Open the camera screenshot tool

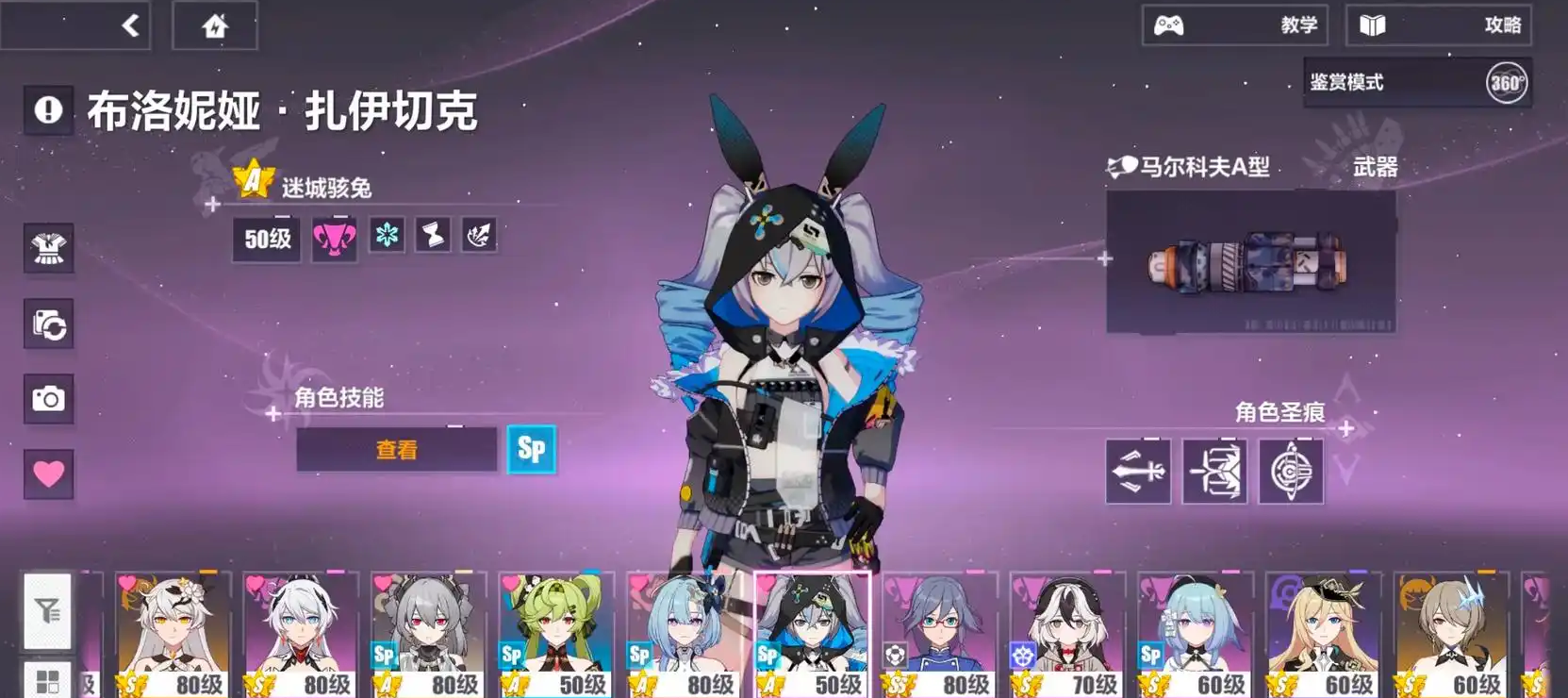tap(48, 398)
